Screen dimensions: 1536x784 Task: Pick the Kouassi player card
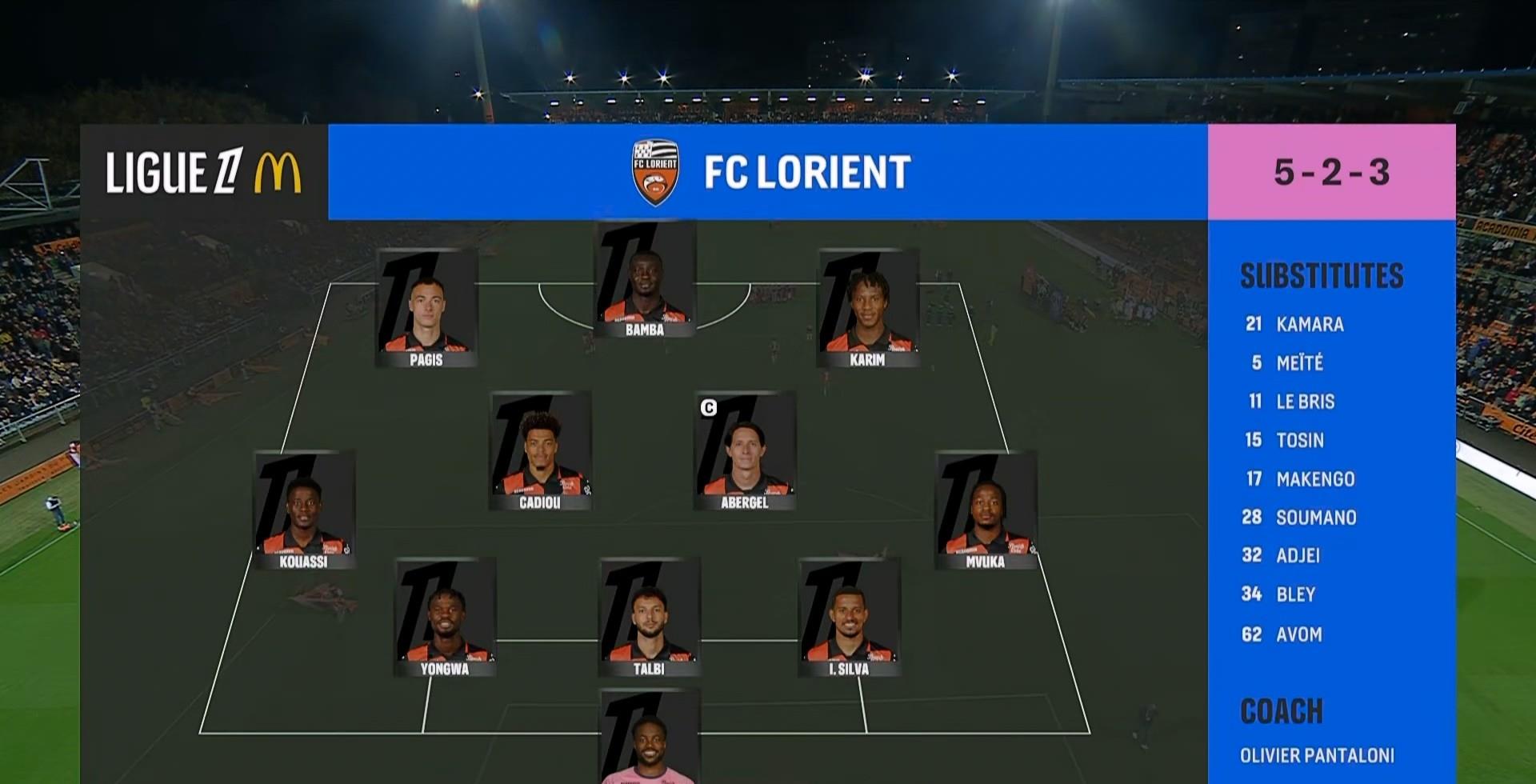[304, 510]
